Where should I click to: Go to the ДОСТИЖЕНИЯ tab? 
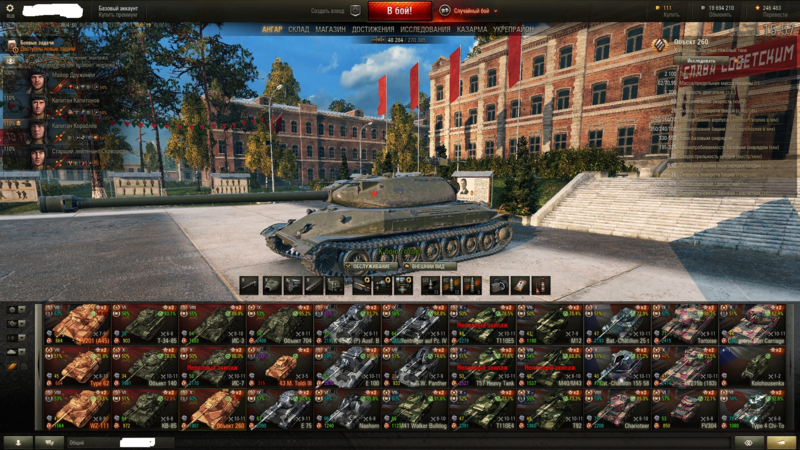(372, 30)
